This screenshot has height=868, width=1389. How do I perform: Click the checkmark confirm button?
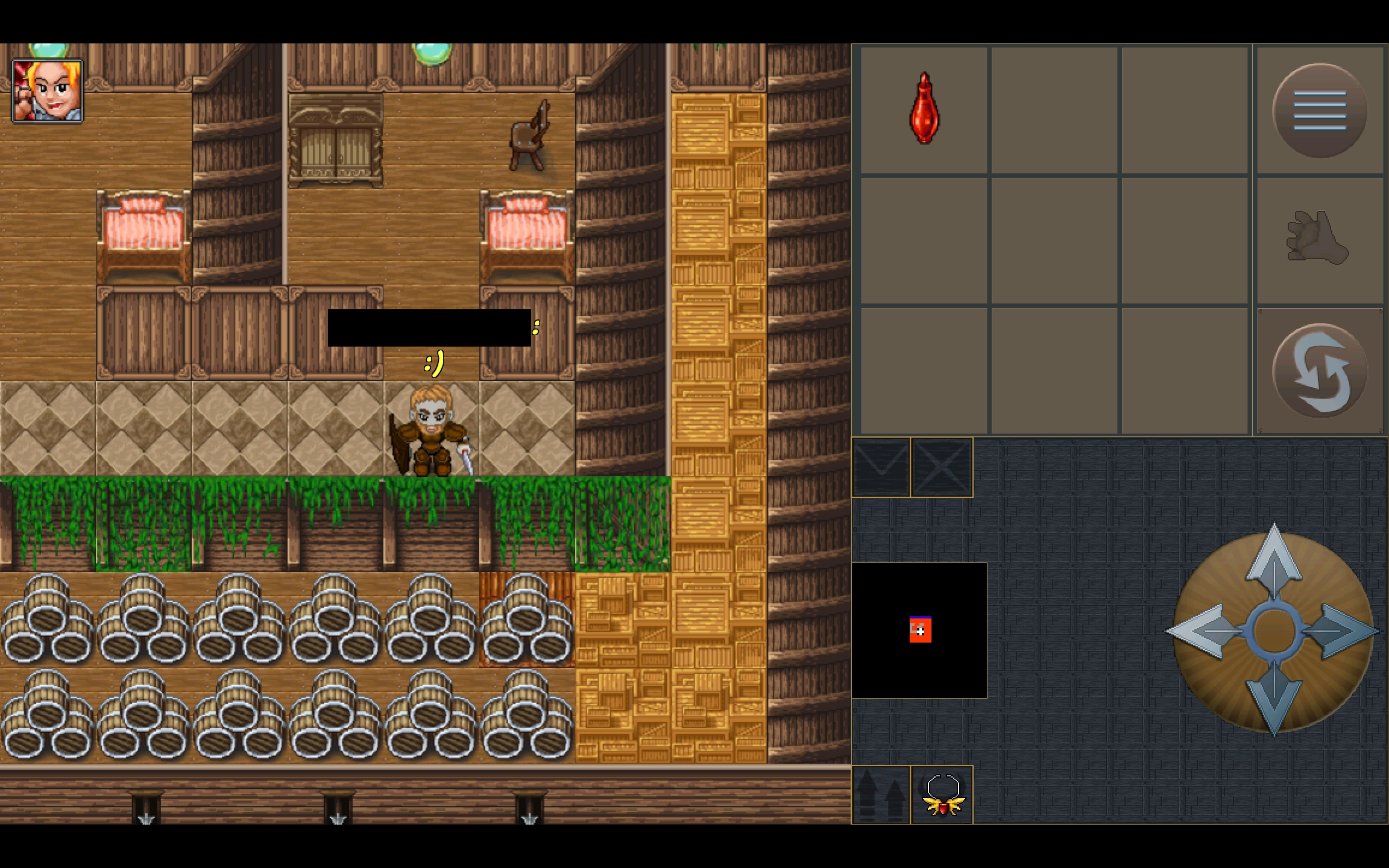(x=881, y=467)
